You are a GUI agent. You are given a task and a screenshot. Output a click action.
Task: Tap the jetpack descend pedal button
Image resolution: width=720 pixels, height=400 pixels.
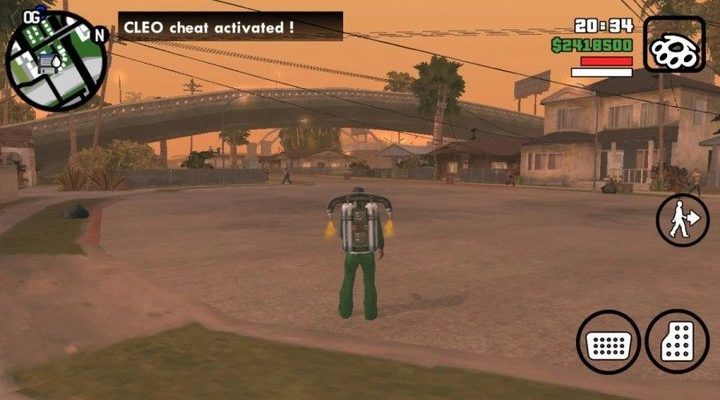[x=608, y=342]
